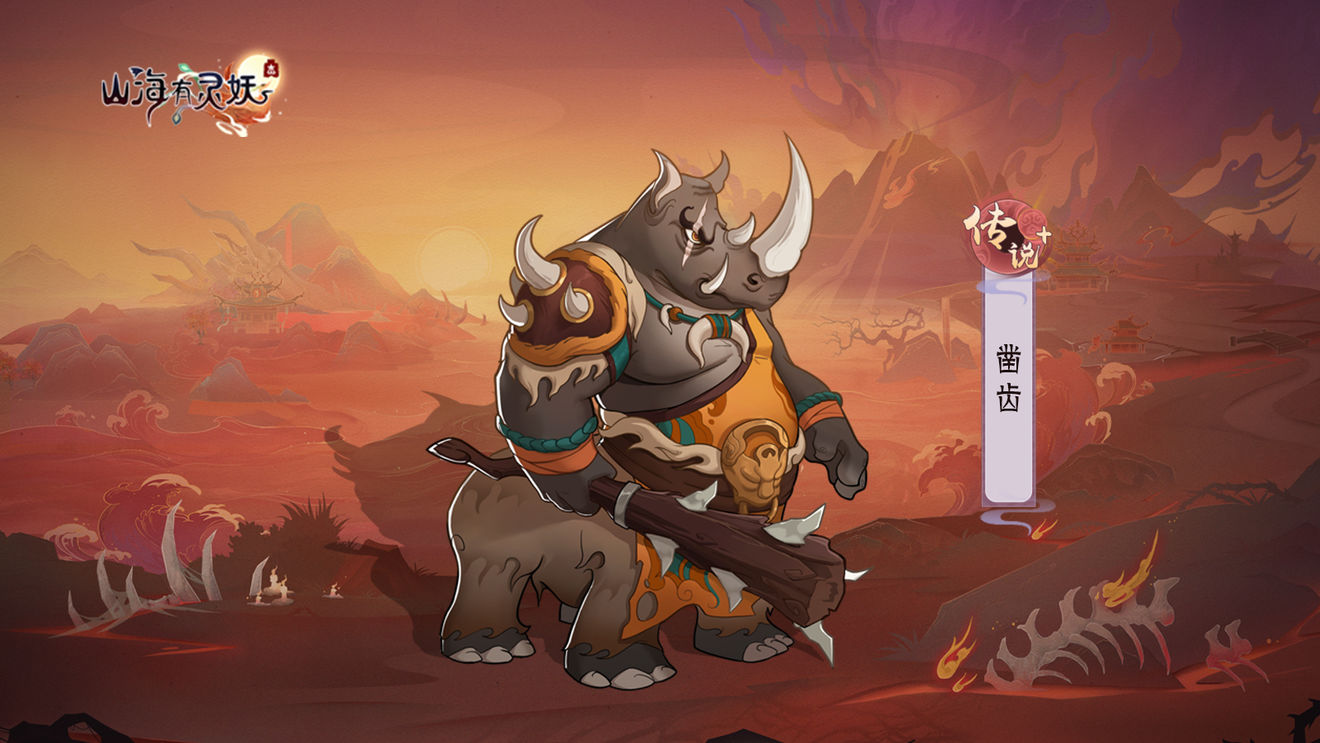Click the plus mark on the legend badge
Image resolution: width=1320 pixels, height=743 pixels.
click(1043, 232)
